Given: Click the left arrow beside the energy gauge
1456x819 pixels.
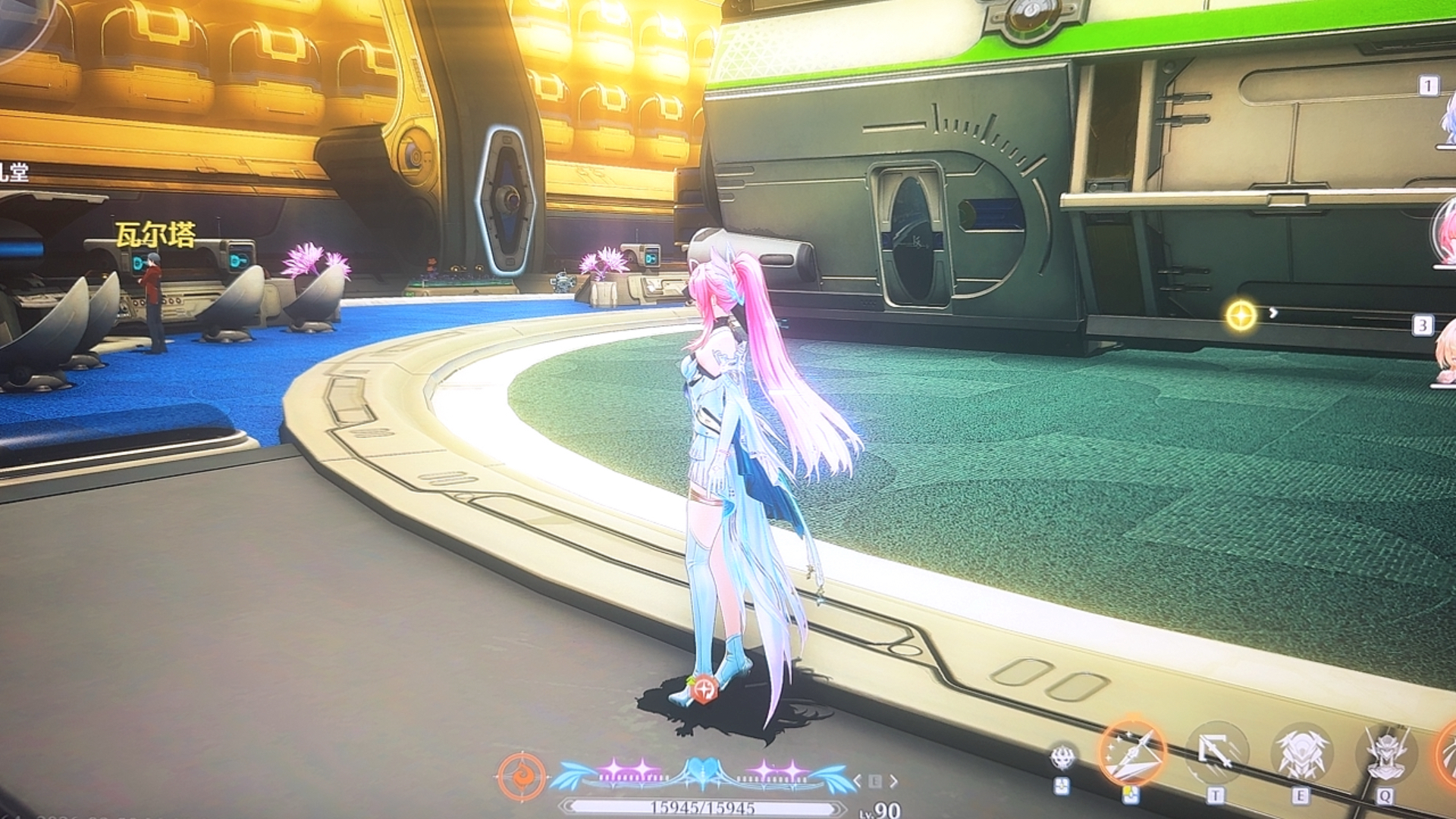Looking at the screenshot, I should (x=858, y=780).
